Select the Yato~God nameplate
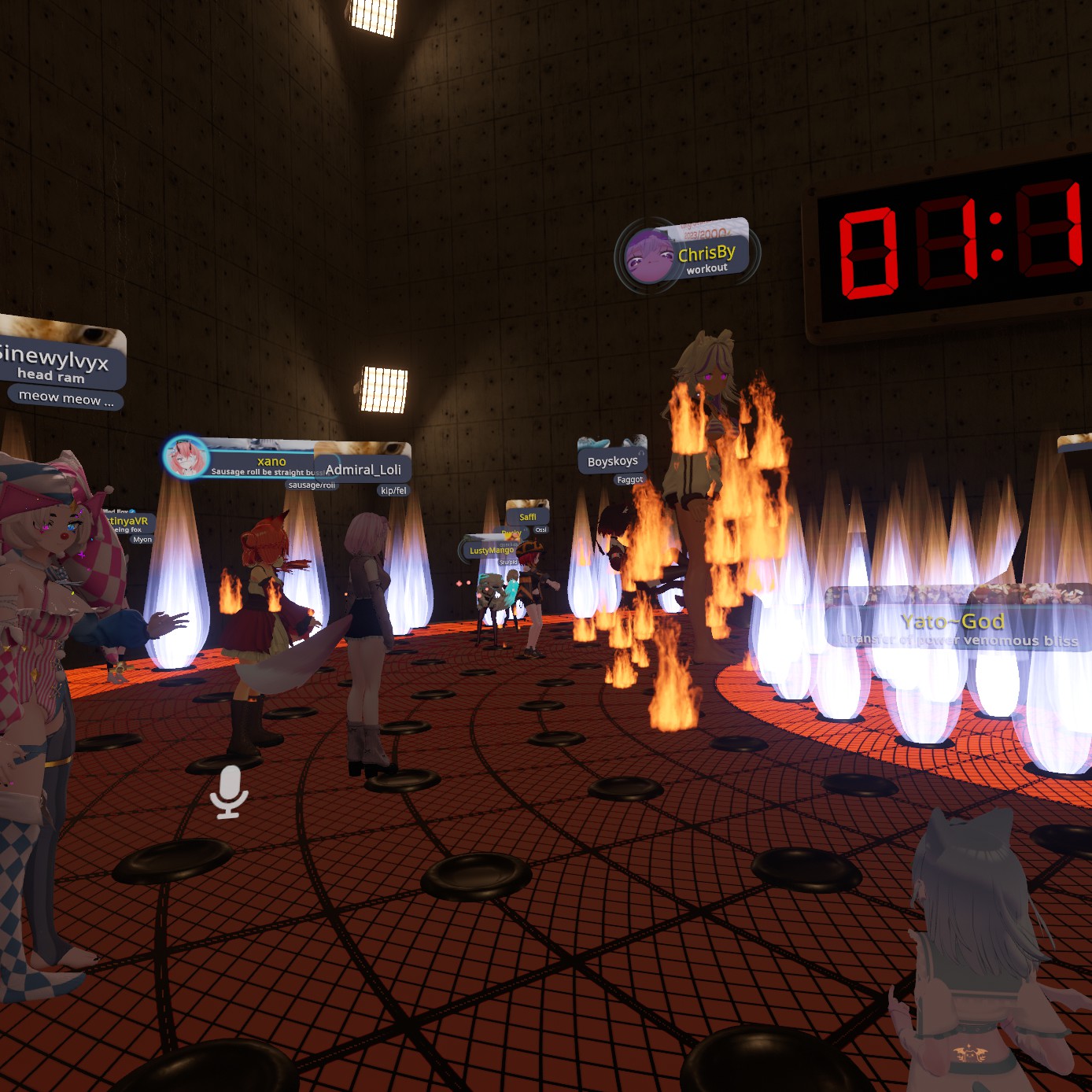Screen dimensions: 1092x1092 (x=953, y=622)
